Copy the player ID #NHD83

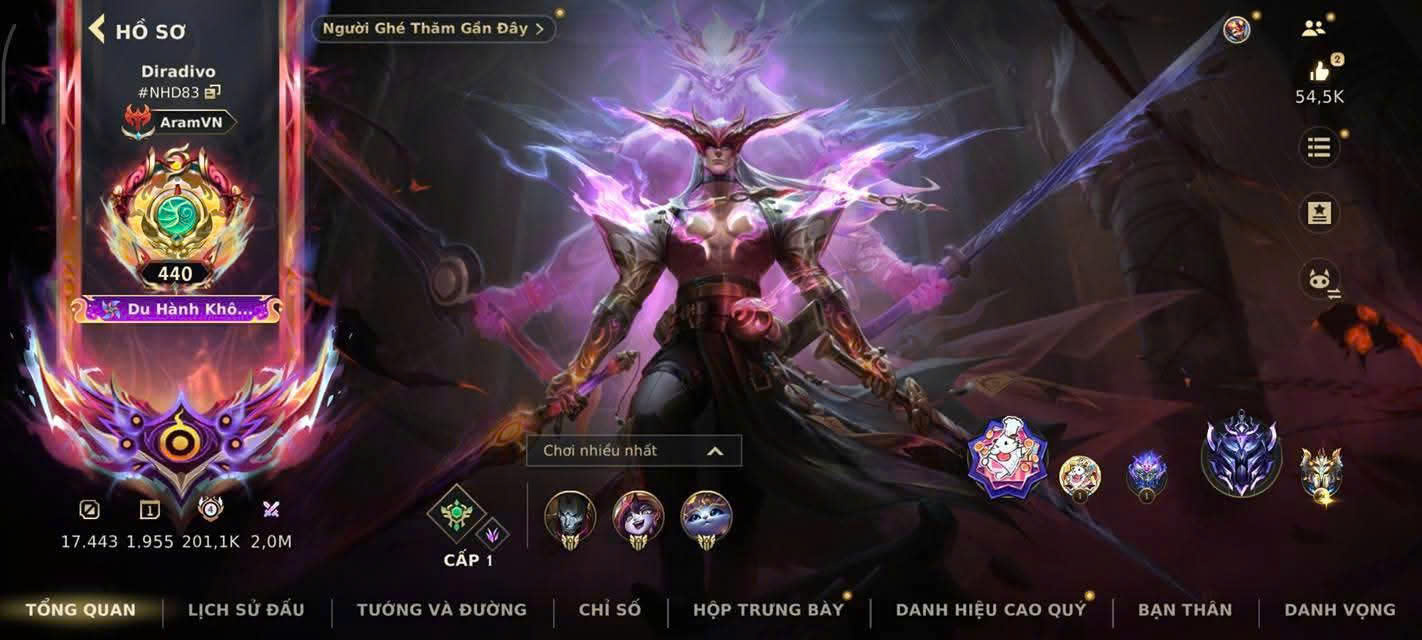(x=213, y=92)
